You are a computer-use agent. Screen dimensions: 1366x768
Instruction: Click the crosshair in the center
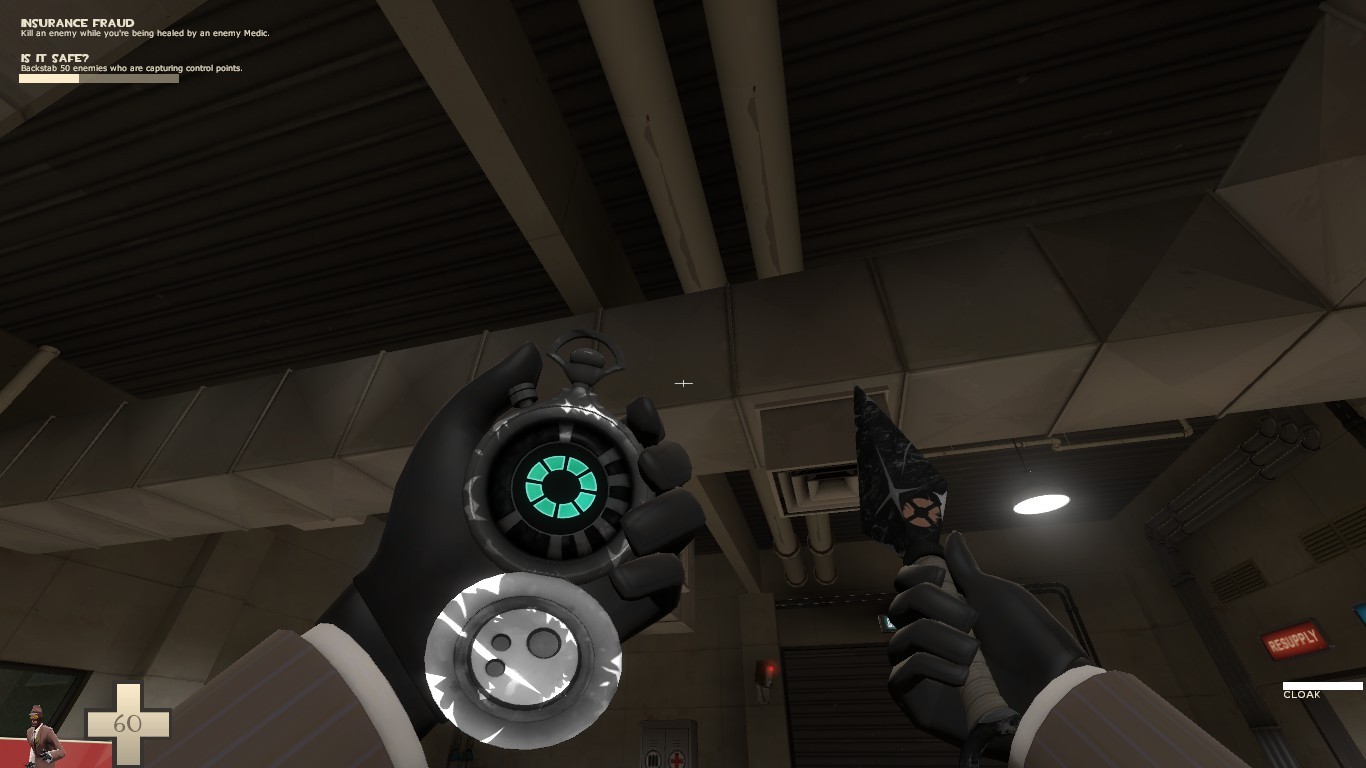click(684, 383)
